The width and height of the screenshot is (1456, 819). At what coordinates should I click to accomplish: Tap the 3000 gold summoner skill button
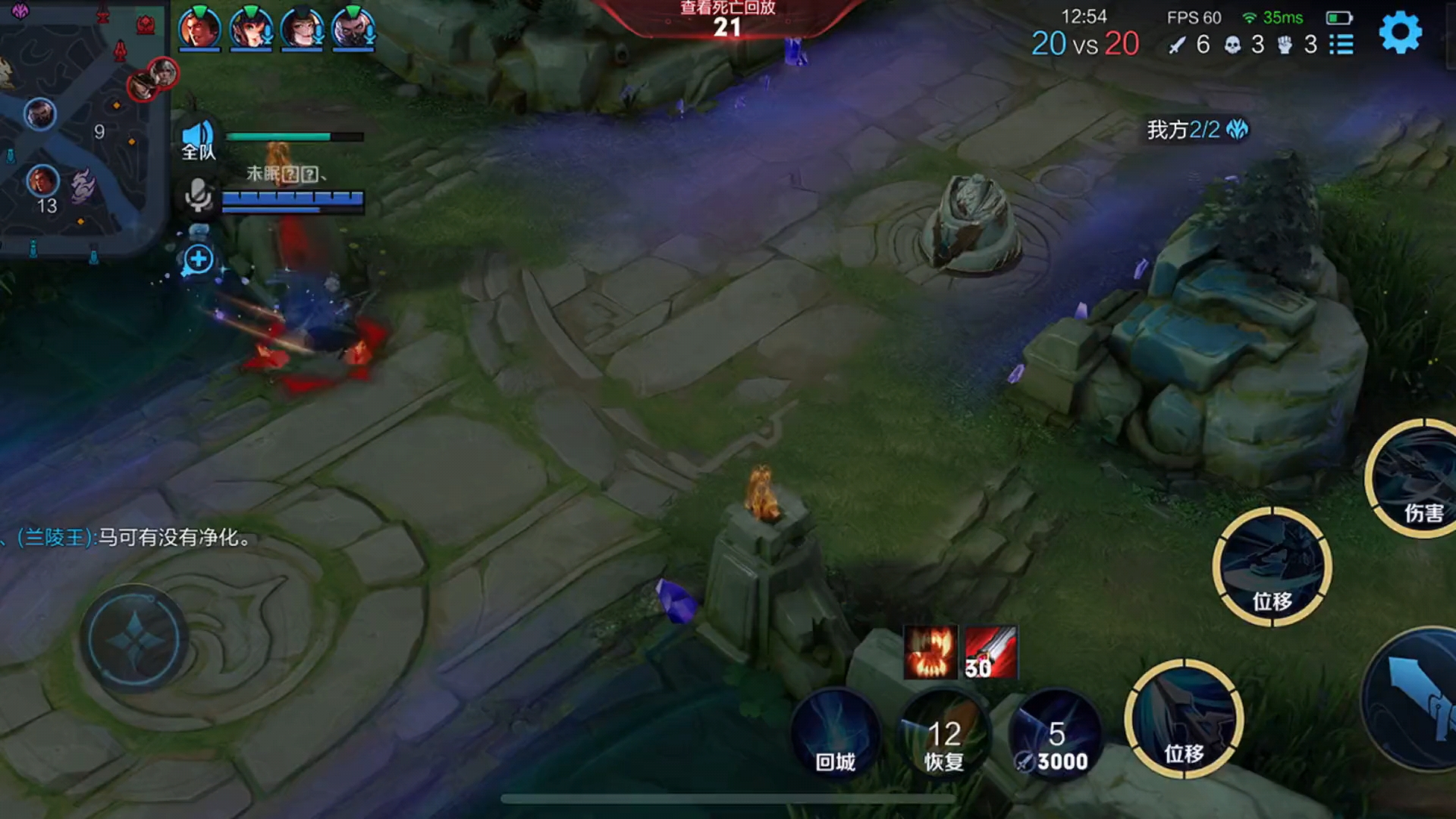pyautogui.click(x=1055, y=734)
